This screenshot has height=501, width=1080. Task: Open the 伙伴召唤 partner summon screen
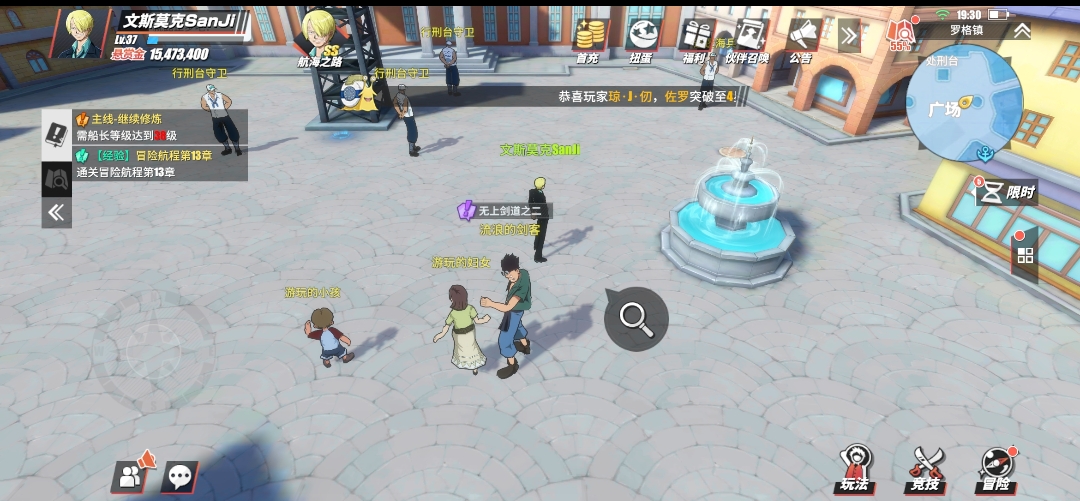[x=748, y=39]
